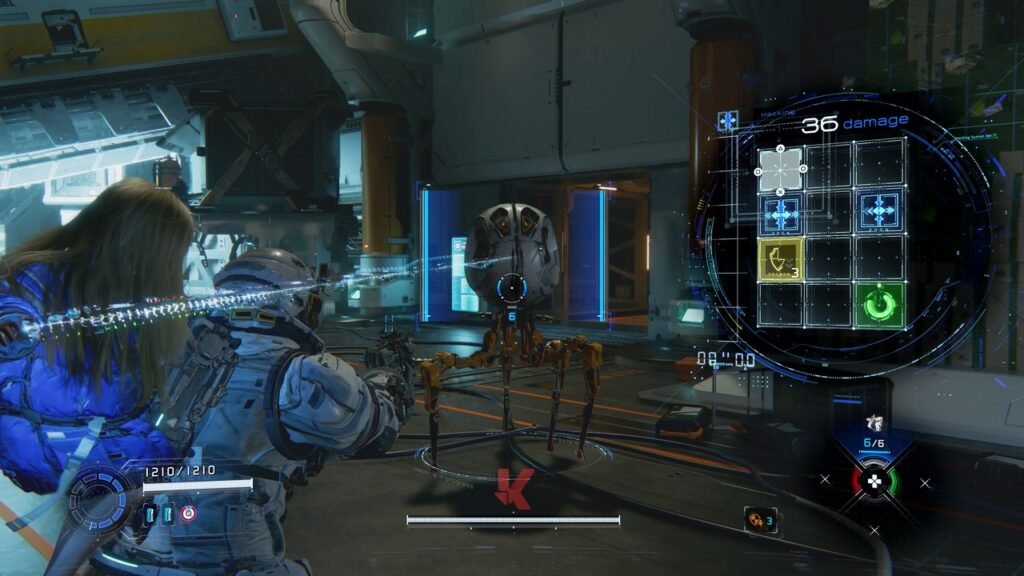Image resolution: width=1024 pixels, height=576 pixels.
Task: Activate the blue arrow node below the cursor tile
Action: (782, 213)
